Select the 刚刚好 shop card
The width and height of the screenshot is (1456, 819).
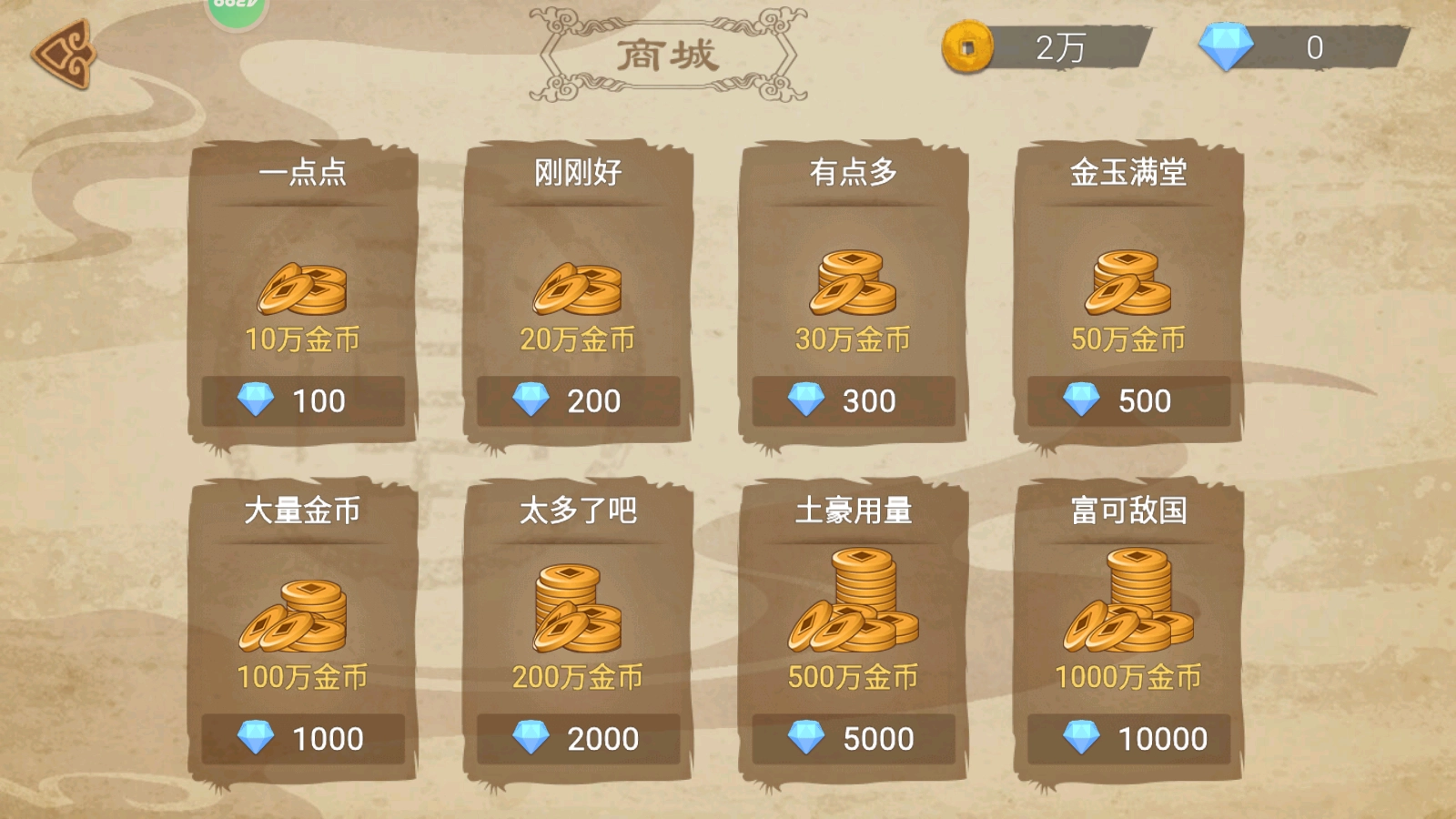[578, 291]
